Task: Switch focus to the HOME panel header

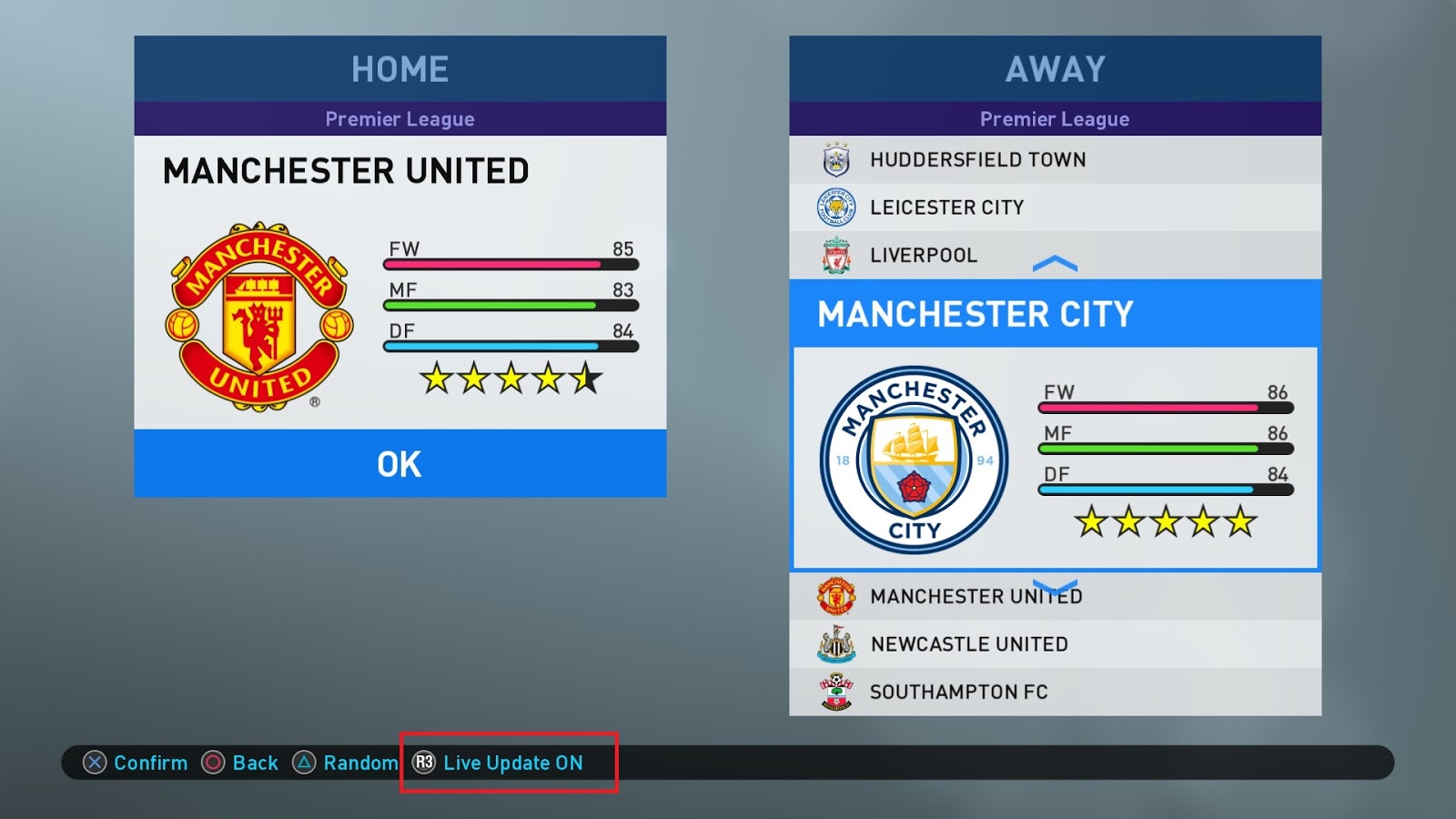Action: click(x=399, y=67)
